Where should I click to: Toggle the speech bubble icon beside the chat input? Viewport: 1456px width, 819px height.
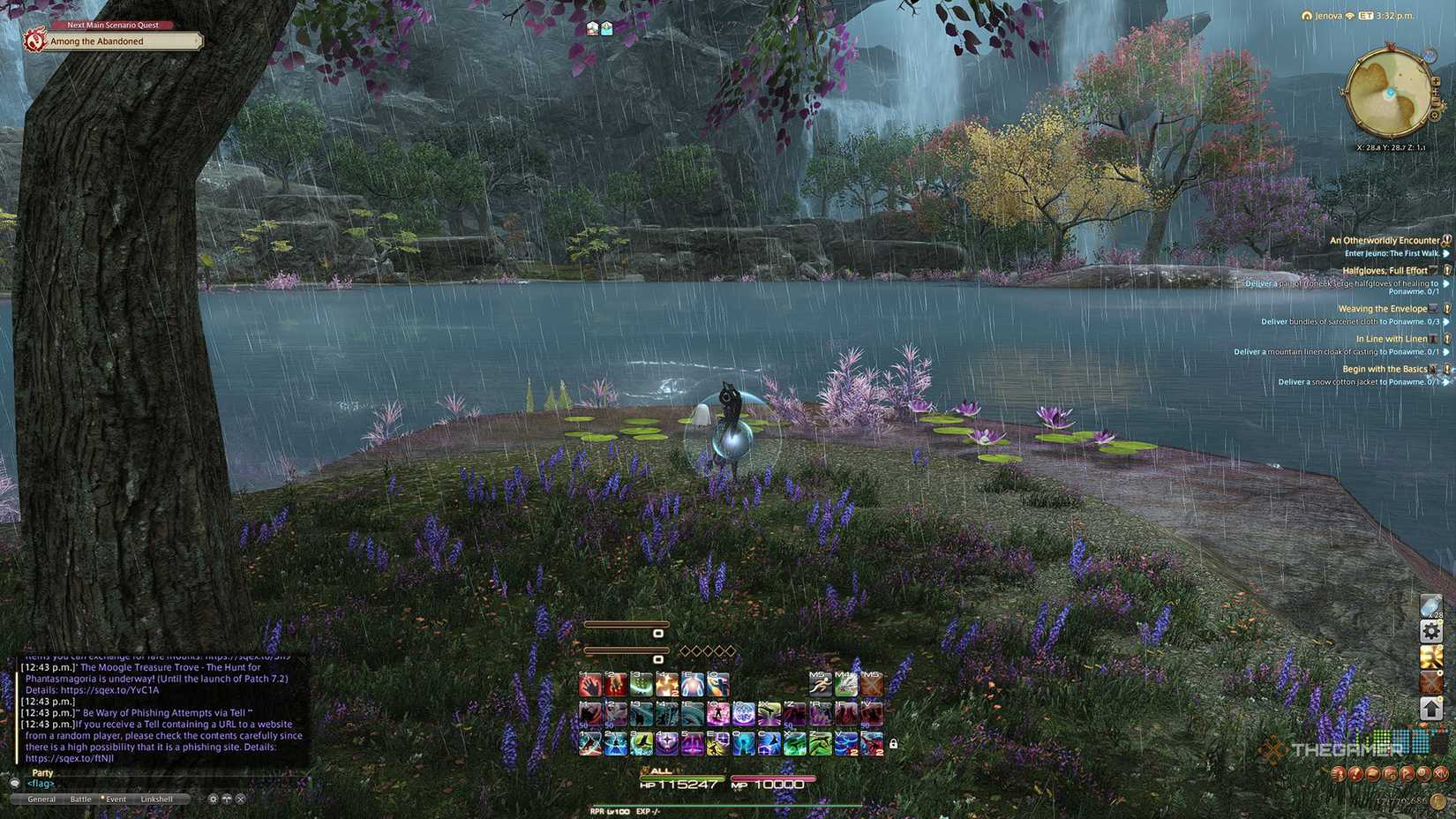228,798
